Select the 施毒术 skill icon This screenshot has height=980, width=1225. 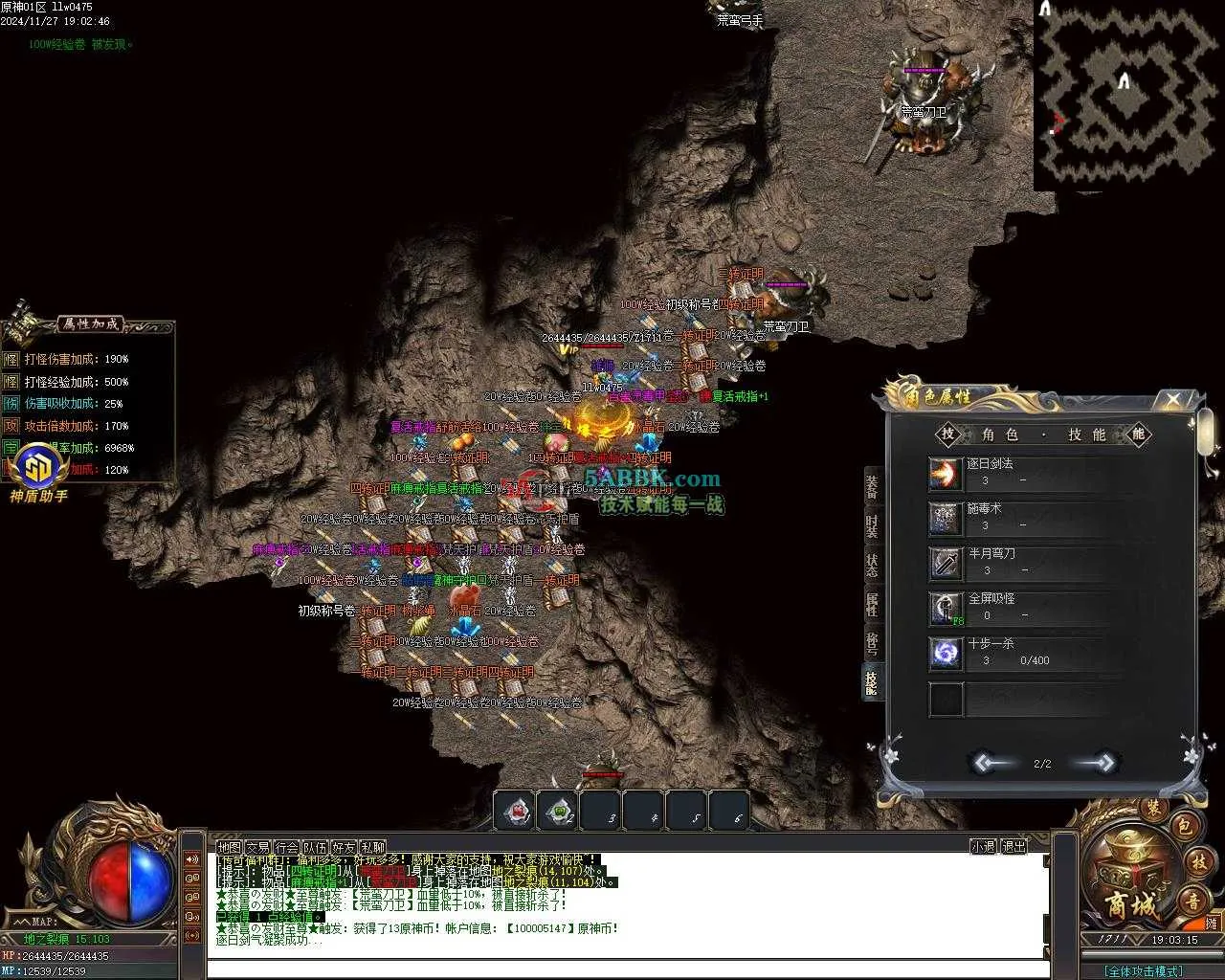(946, 519)
